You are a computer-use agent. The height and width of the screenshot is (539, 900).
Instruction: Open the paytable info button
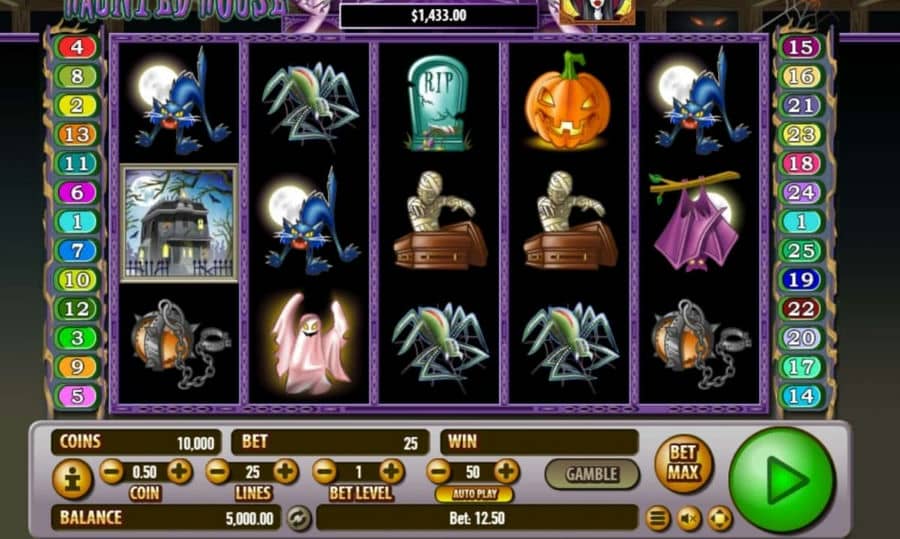click(x=72, y=480)
